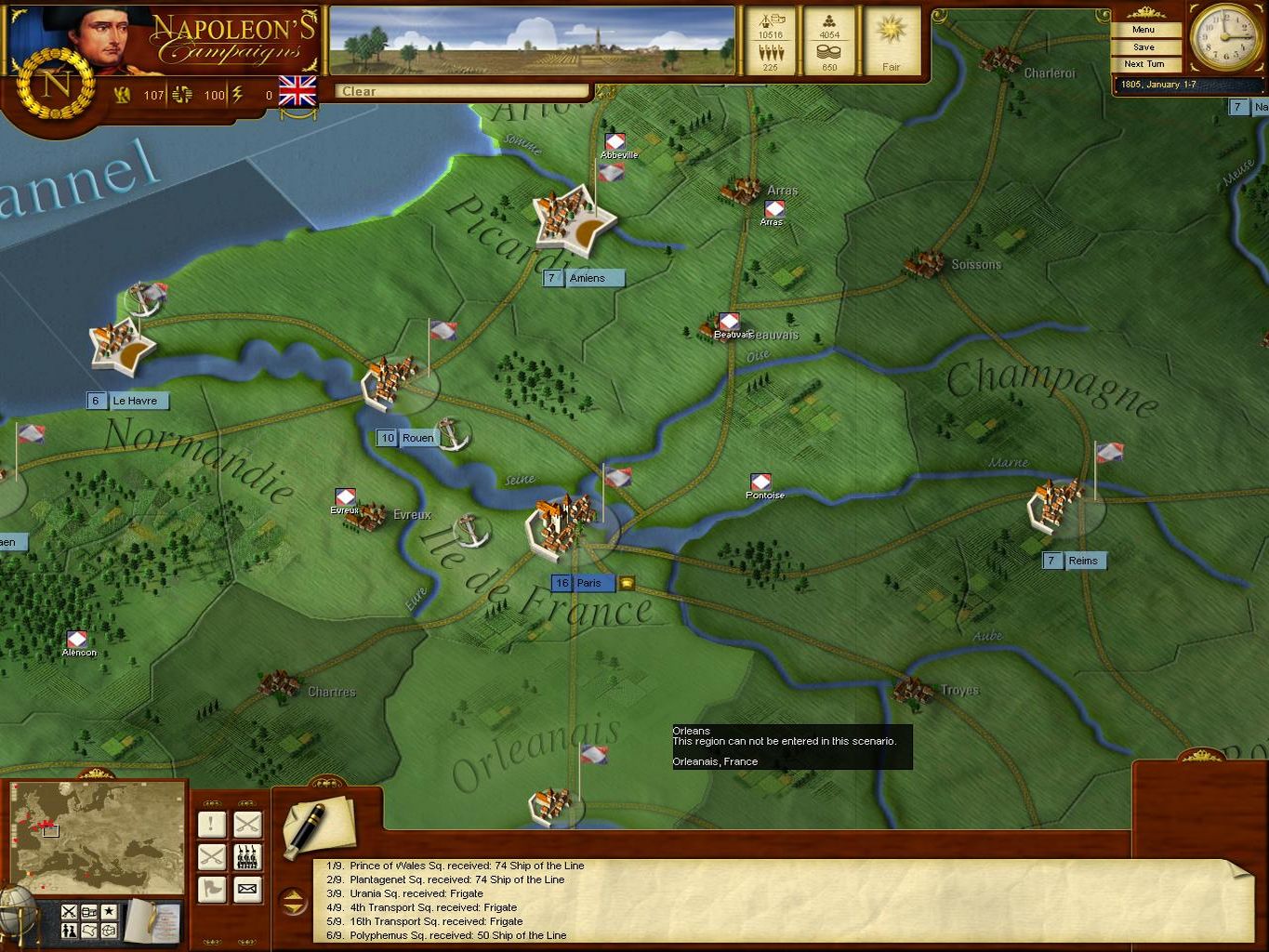The height and width of the screenshot is (952, 1269).
Task: Open the infantry units icon
Action: pyautogui.click(x=247, y=856)
